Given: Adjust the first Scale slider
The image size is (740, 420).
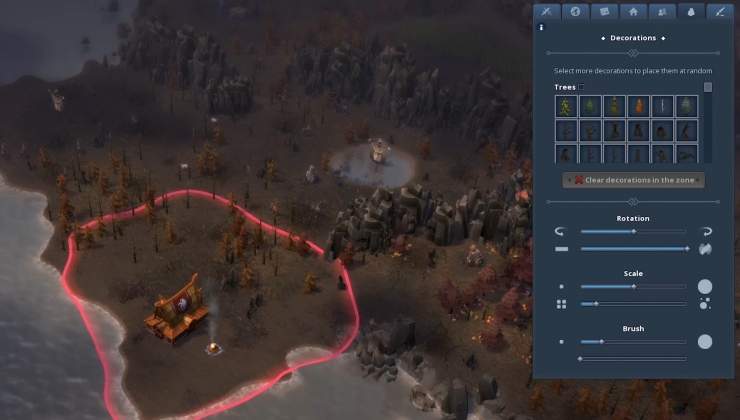Looking at the screenshot, I should 632,286.
